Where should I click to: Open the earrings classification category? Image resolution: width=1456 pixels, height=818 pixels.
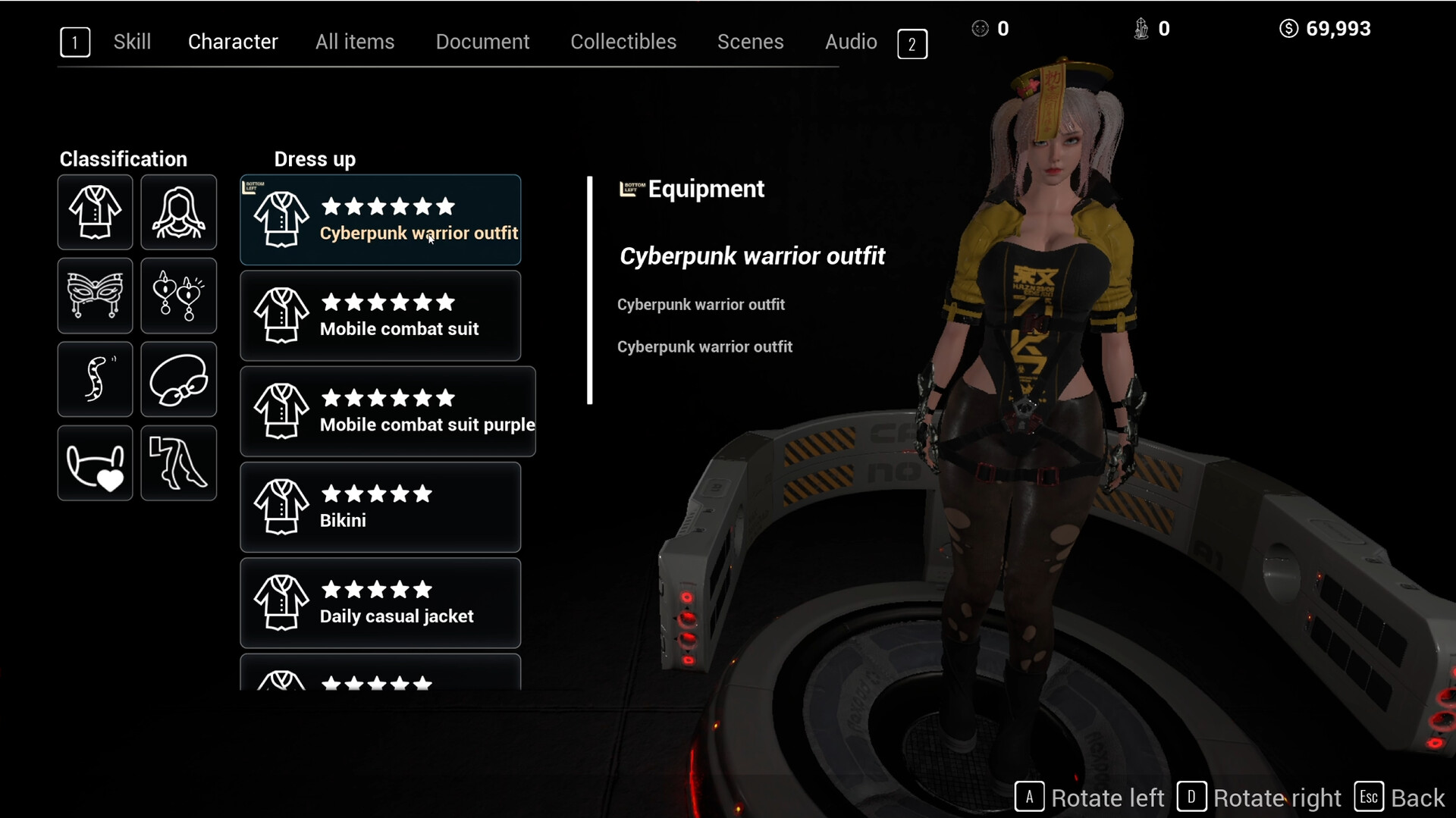coord(179,296)
